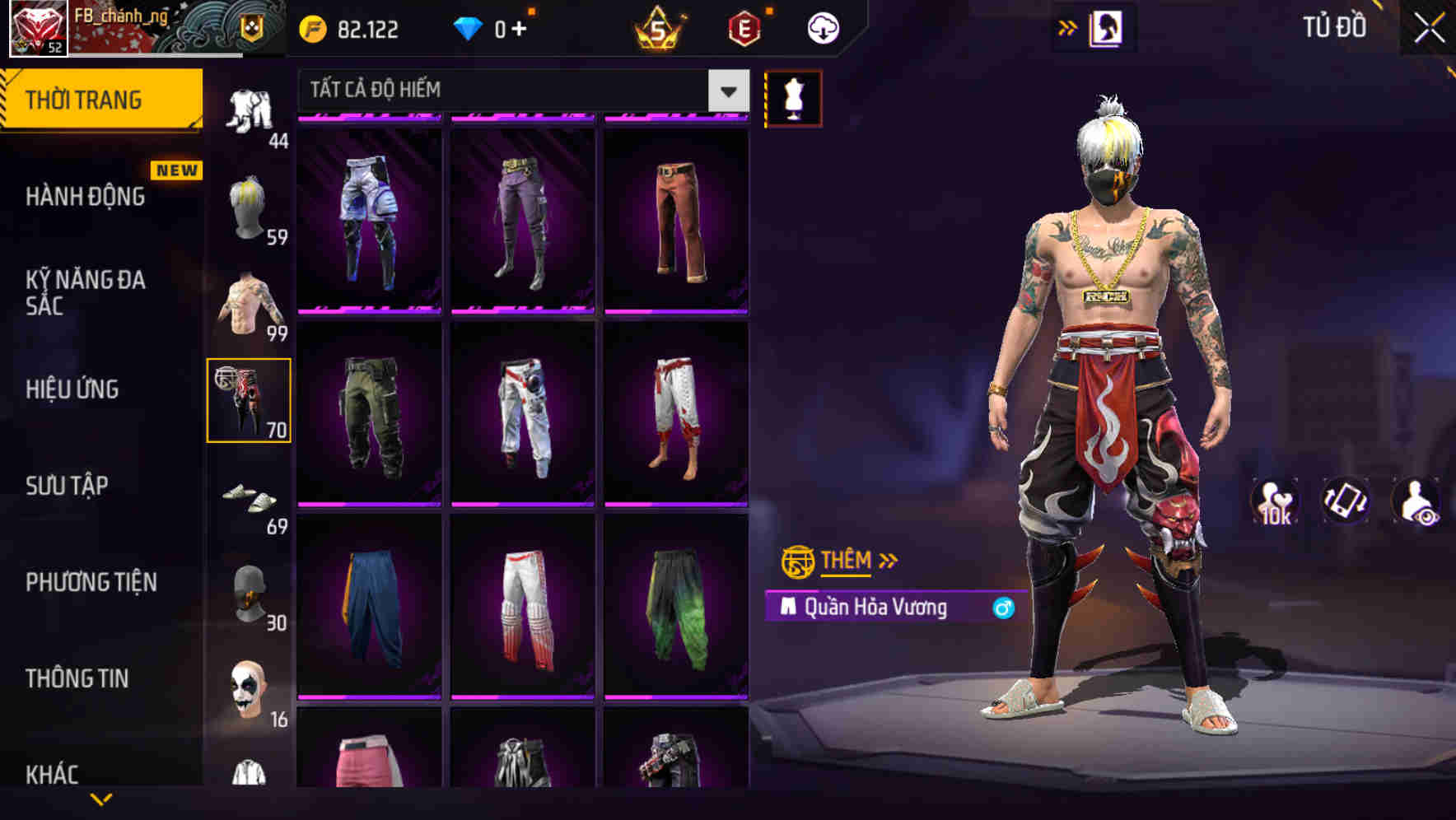Select the cloud download icon
Image resolution: width=1456 pixels, height=820 pixels.
[822, 28]
